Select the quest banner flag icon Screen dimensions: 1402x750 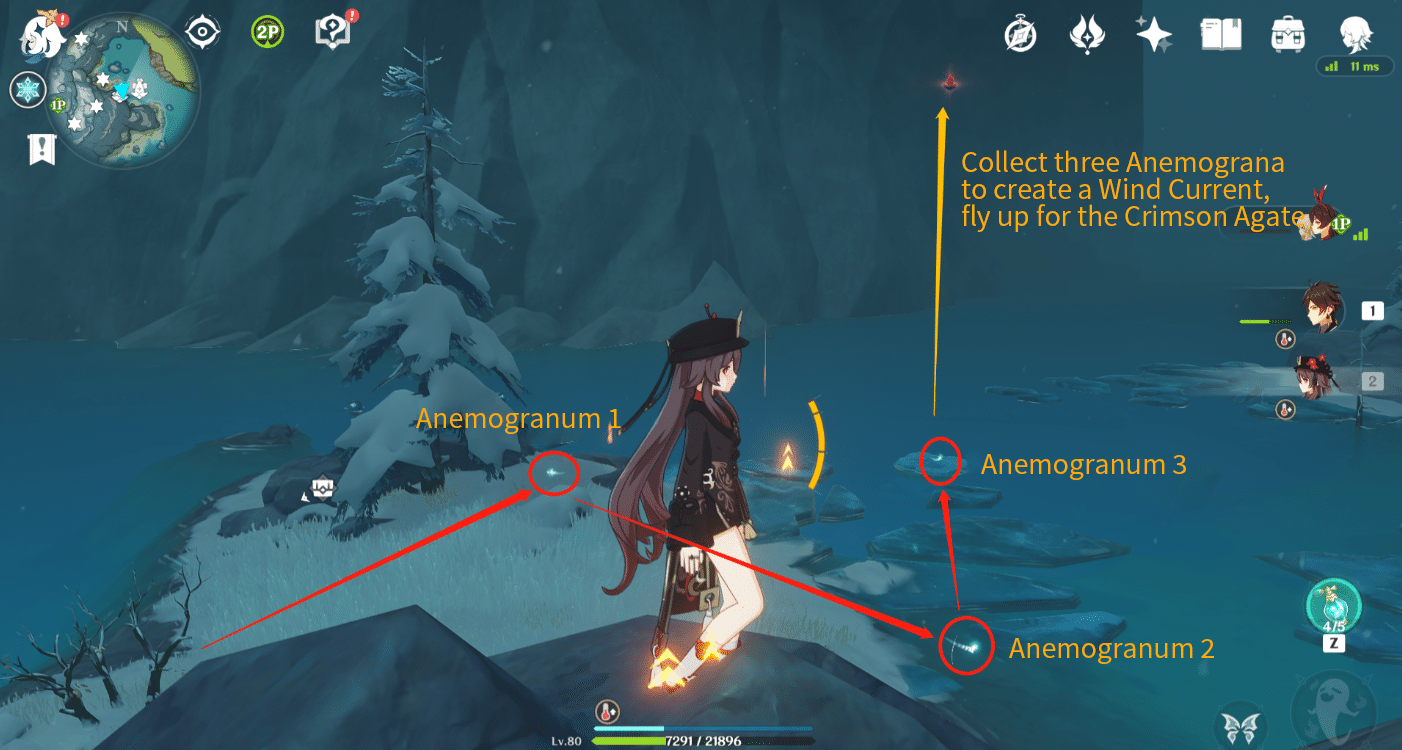(x=40, y=148)
